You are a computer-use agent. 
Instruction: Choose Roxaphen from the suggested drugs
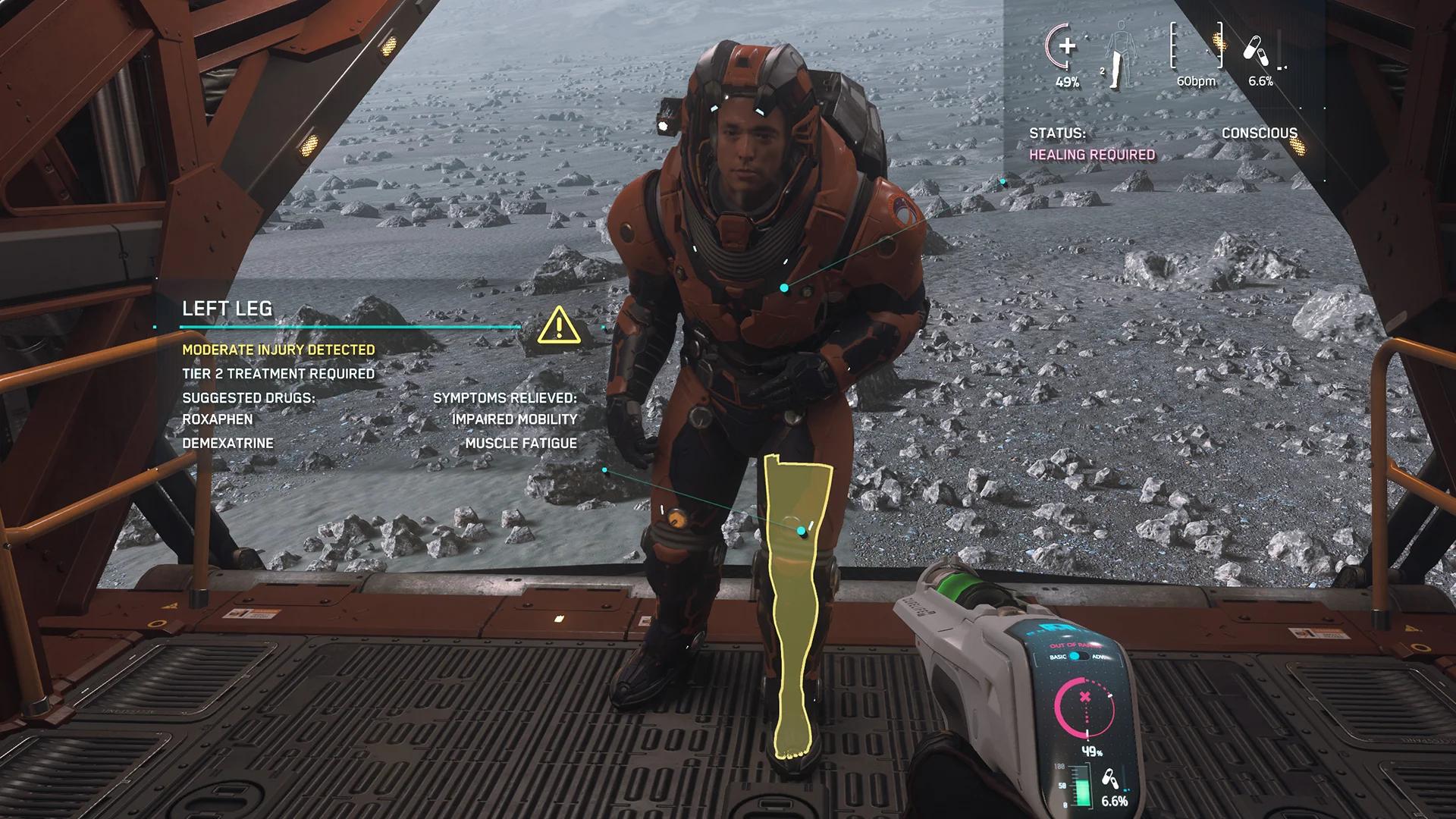pos(218,419)
